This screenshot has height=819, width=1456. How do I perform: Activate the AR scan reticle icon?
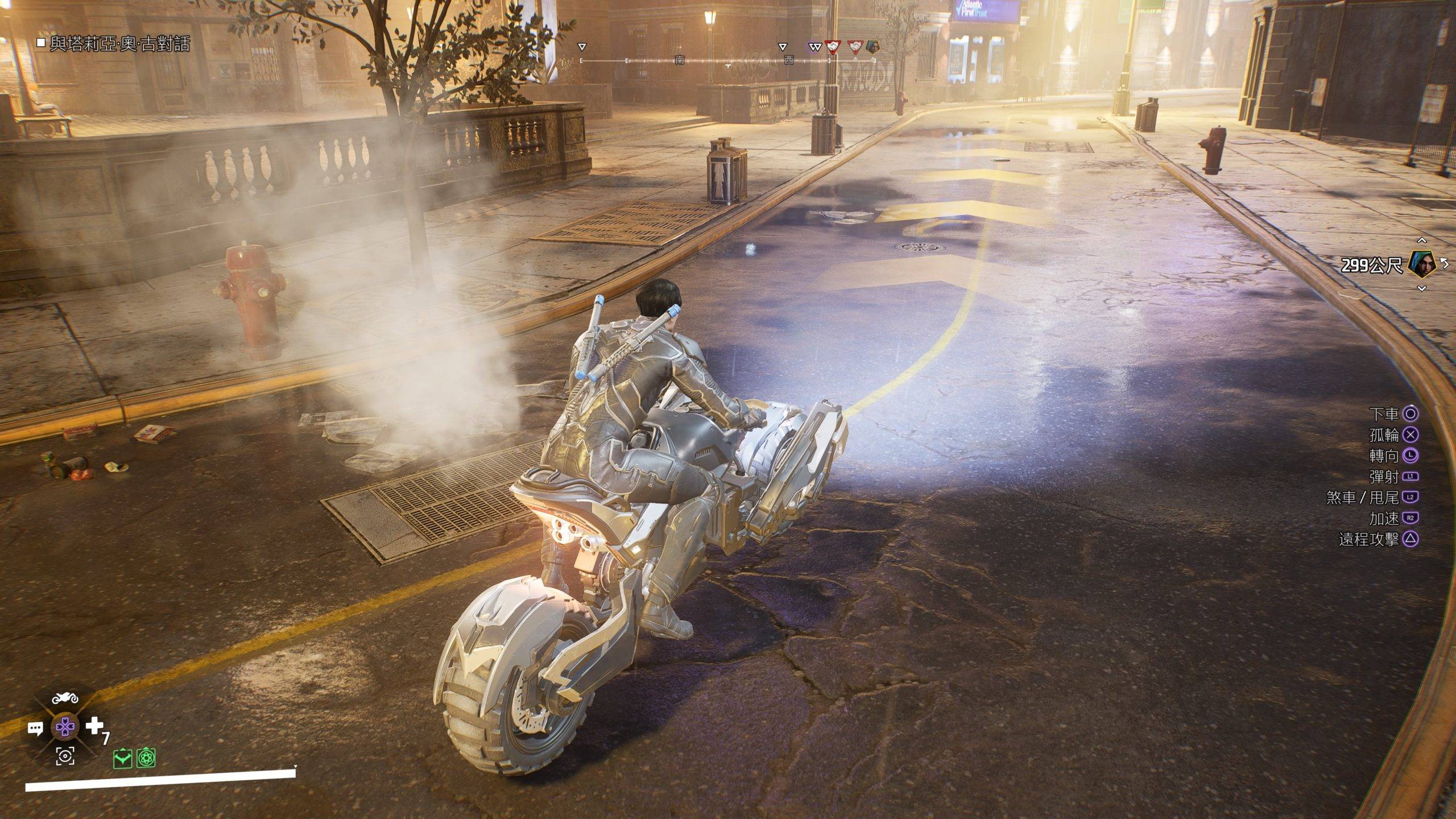65,756
